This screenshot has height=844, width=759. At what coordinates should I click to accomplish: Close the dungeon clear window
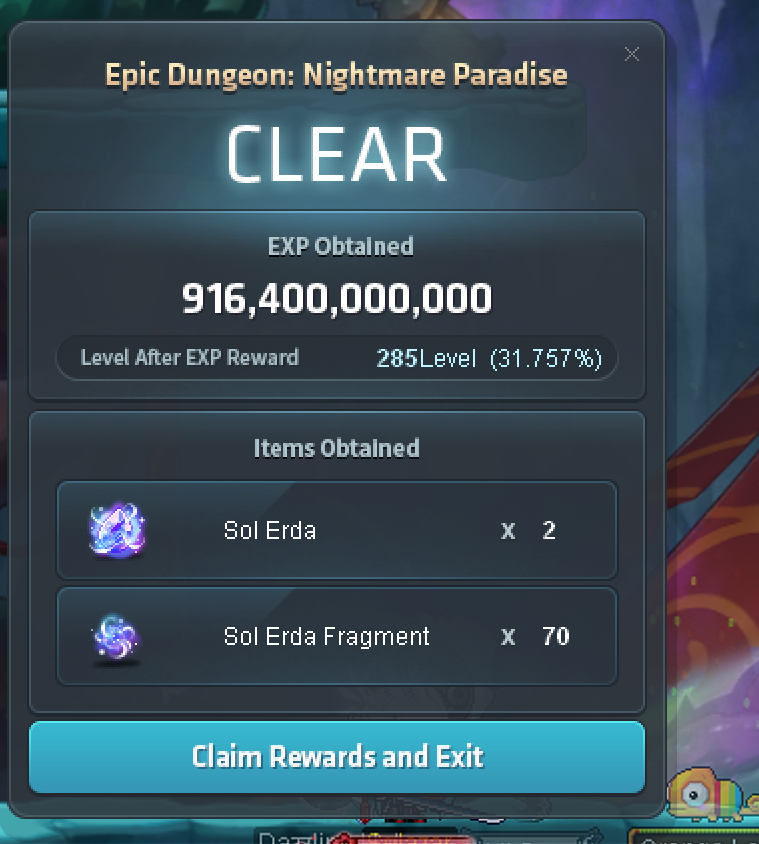tap(632, 55)
